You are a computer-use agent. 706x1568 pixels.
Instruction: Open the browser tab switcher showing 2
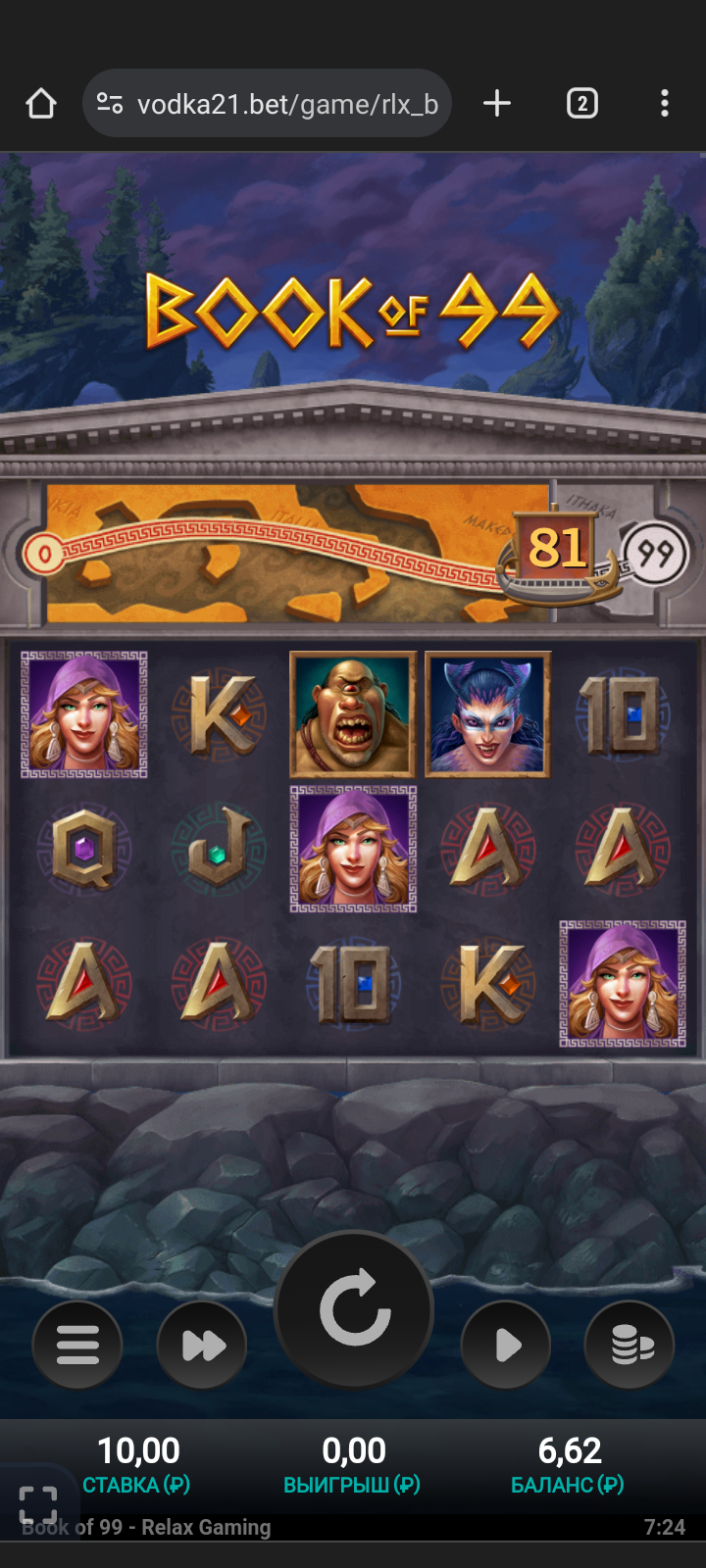click(581, 104)
